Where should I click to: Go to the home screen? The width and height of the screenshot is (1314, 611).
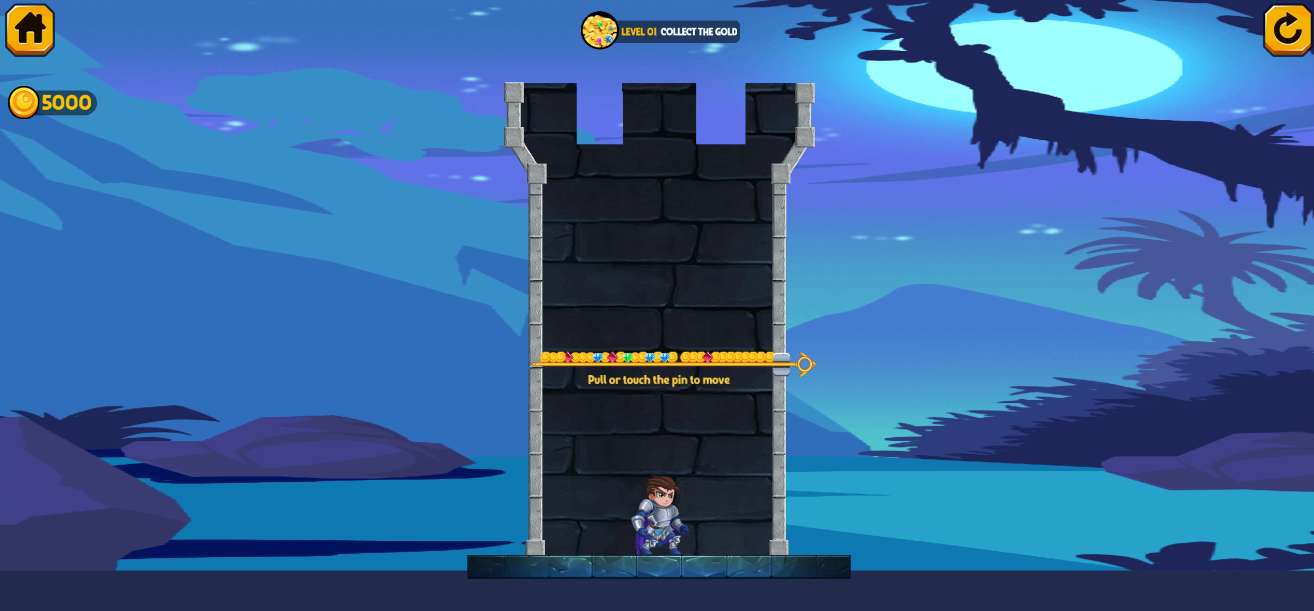click(x=30, y=29)
